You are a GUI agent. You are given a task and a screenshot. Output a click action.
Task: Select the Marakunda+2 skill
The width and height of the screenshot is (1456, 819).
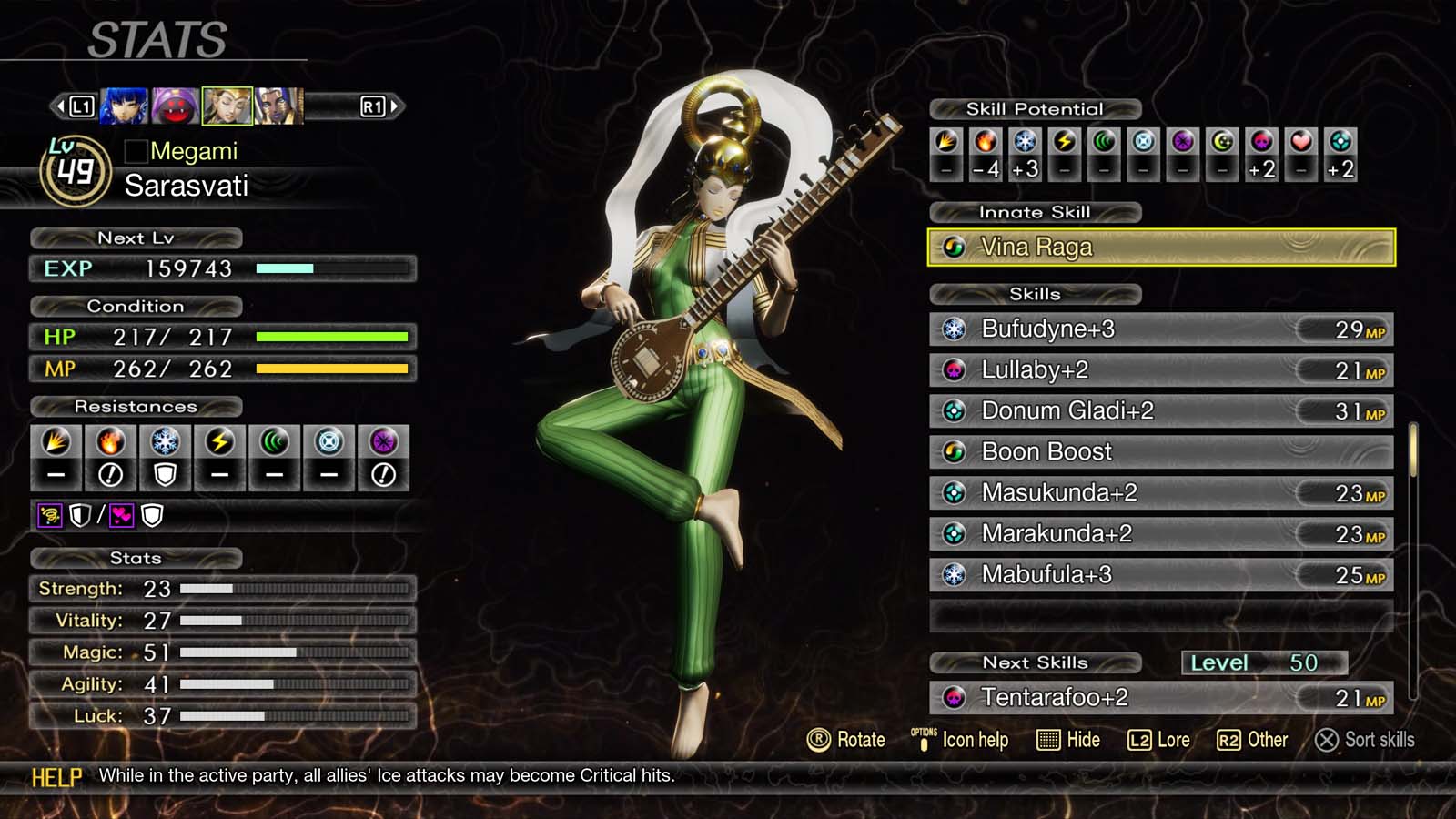tap(1160, 534)
